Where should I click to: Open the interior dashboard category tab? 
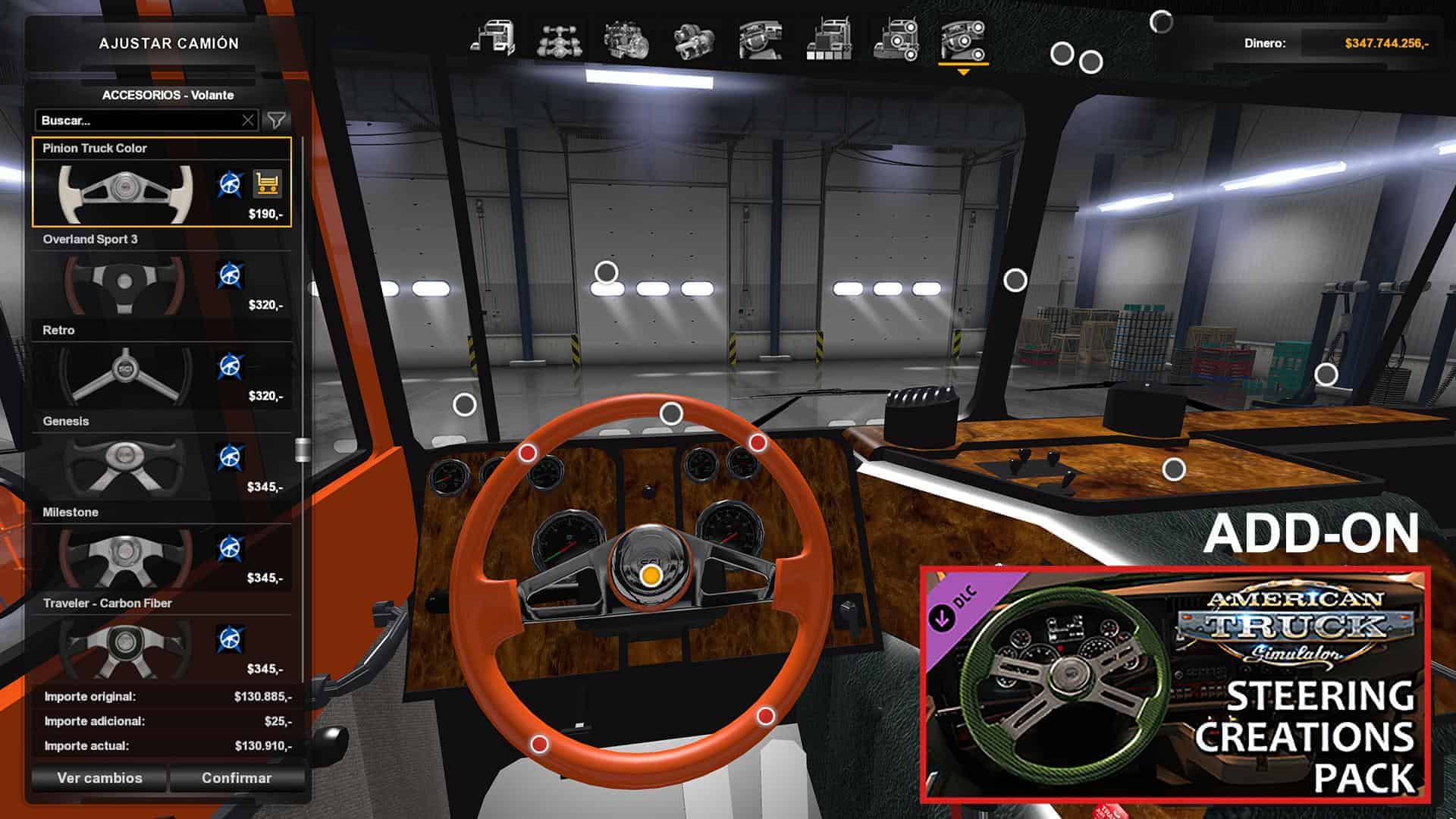pyautogui.click(x=761, y=39)
